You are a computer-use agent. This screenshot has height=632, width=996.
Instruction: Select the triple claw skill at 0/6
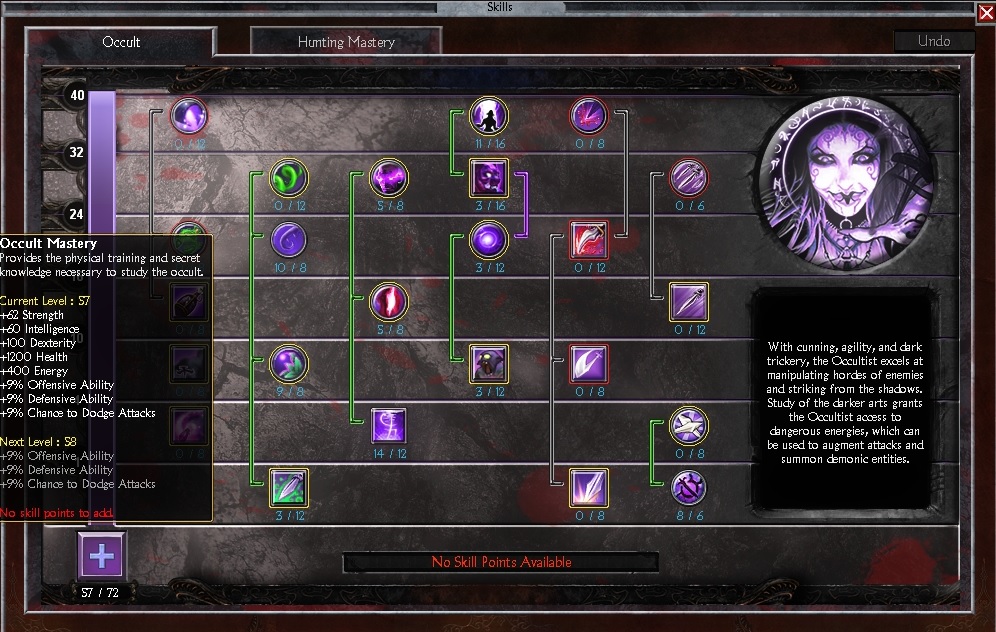pyautogui.click(x=689, y=179)
